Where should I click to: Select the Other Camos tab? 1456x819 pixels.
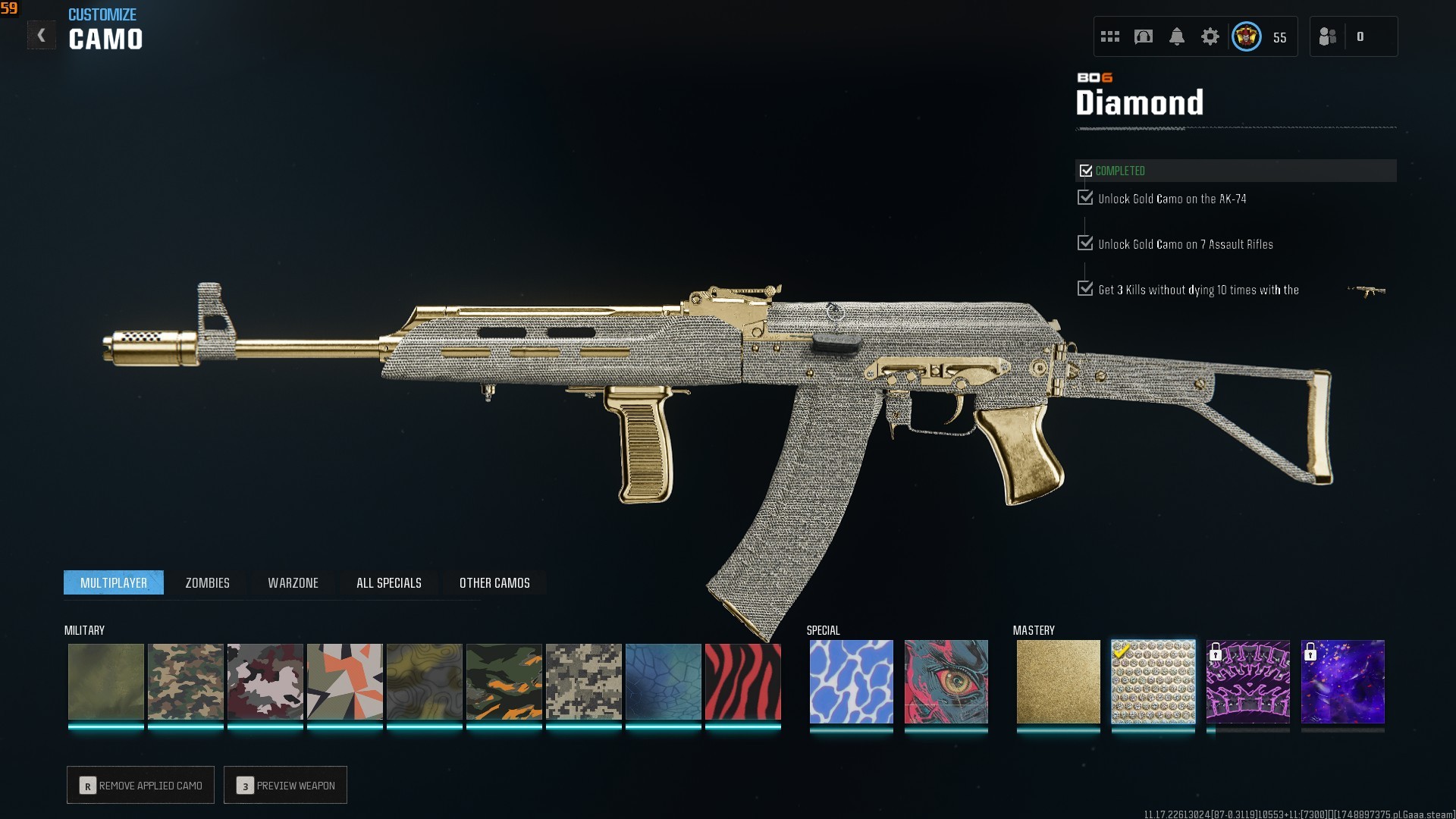coord(494,582)
